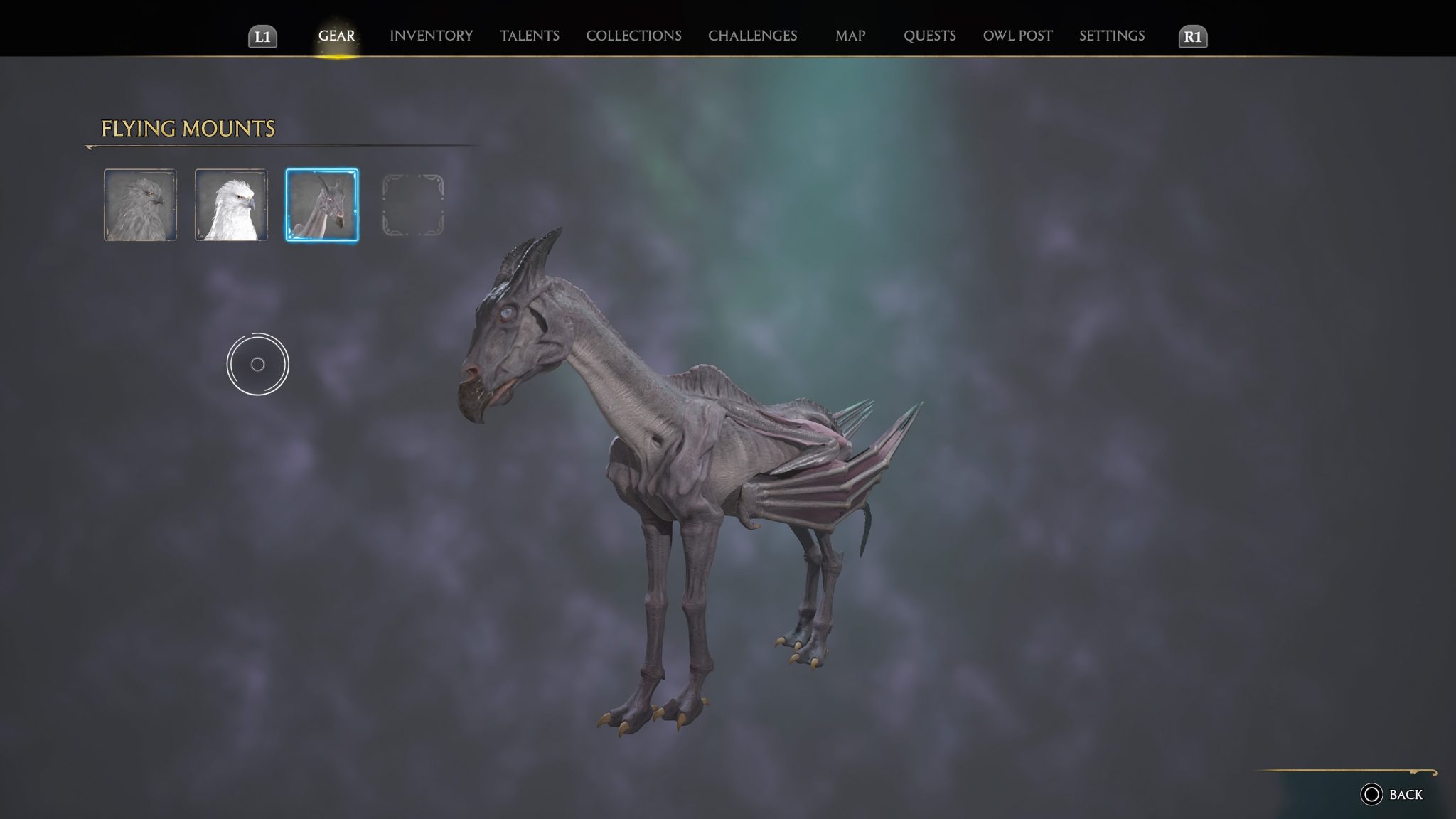Open the Challenges menu
The image size is (1456, 819).
(x=751, y=35)
